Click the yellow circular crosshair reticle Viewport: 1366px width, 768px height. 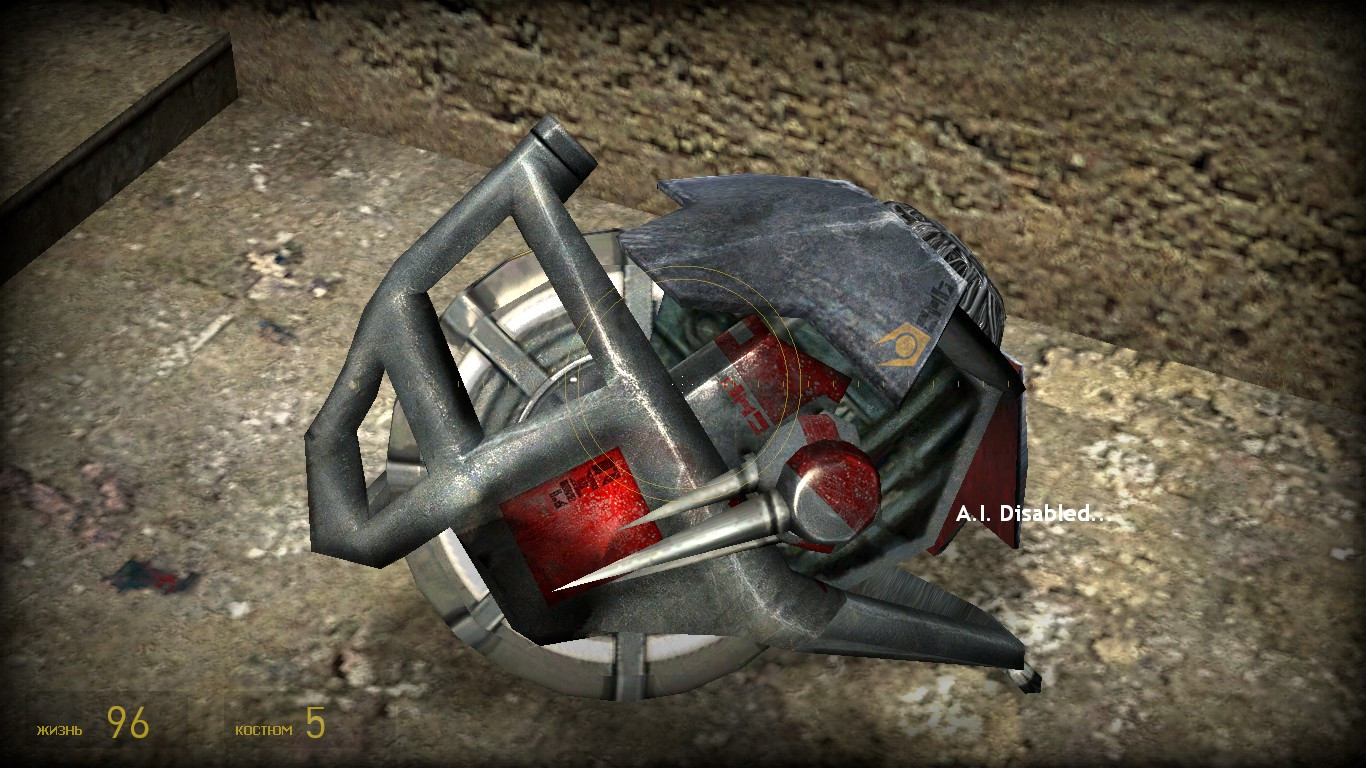point(683,384)
